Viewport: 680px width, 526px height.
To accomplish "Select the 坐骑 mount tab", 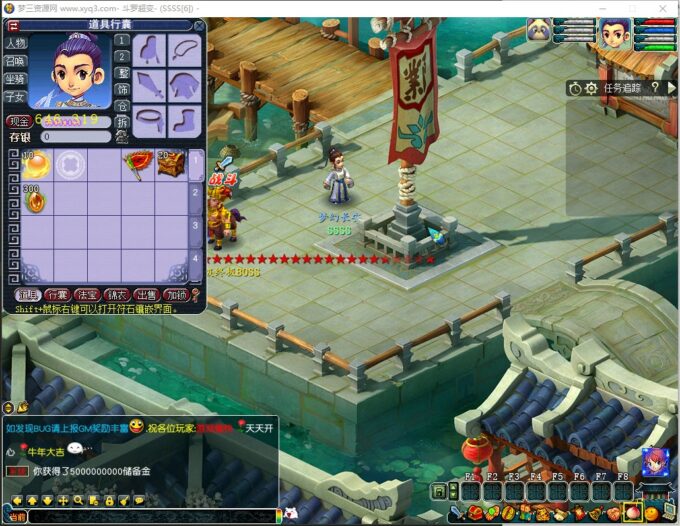I will click(x=15, y=79).
